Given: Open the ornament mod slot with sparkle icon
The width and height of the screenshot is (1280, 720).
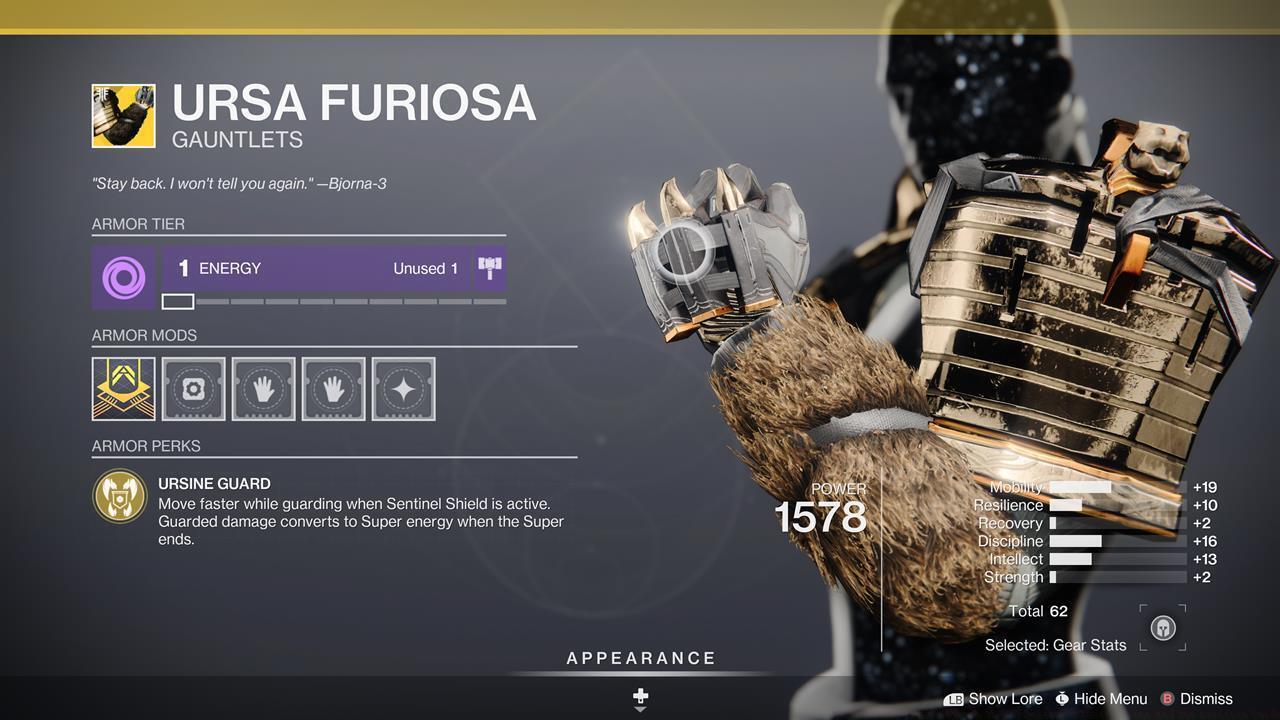Looking at the screenshot, I should (x=403, y=389).
